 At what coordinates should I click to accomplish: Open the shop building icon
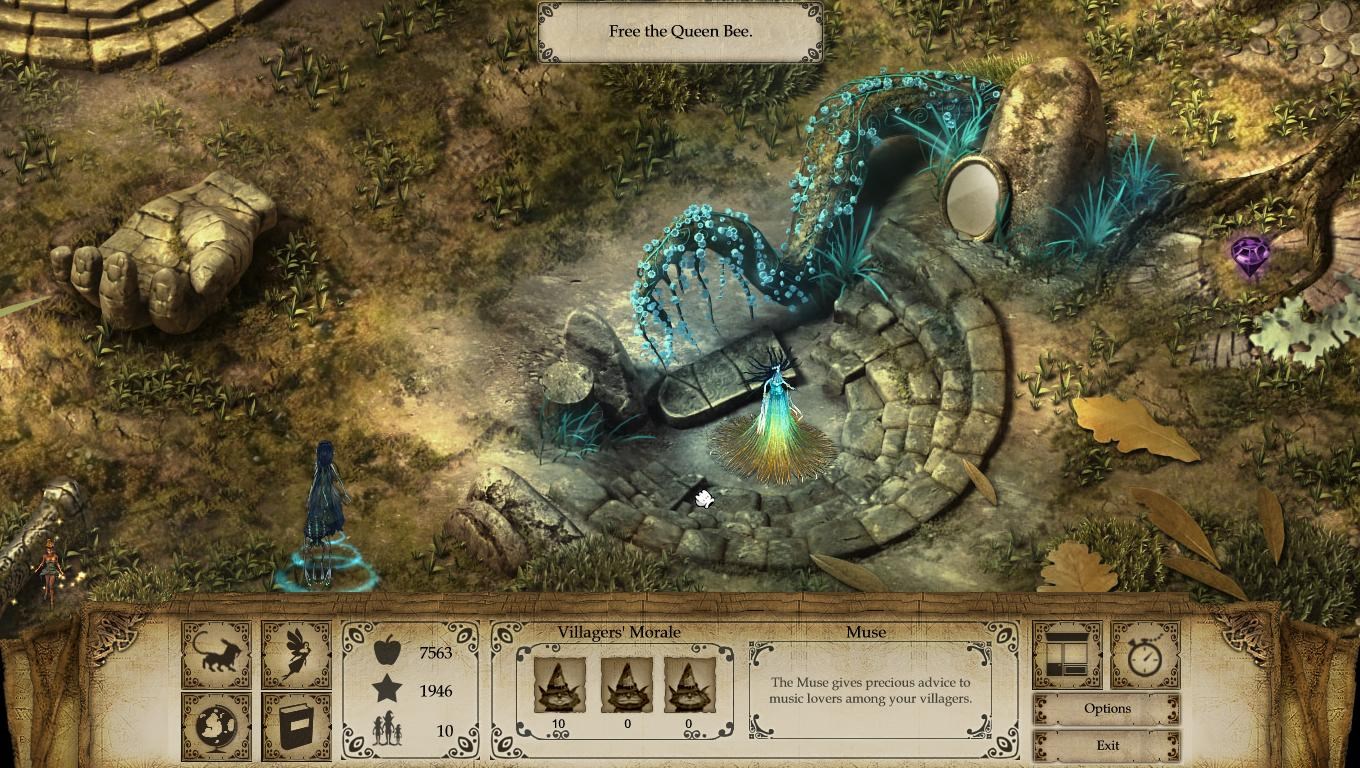(1066, 655)
